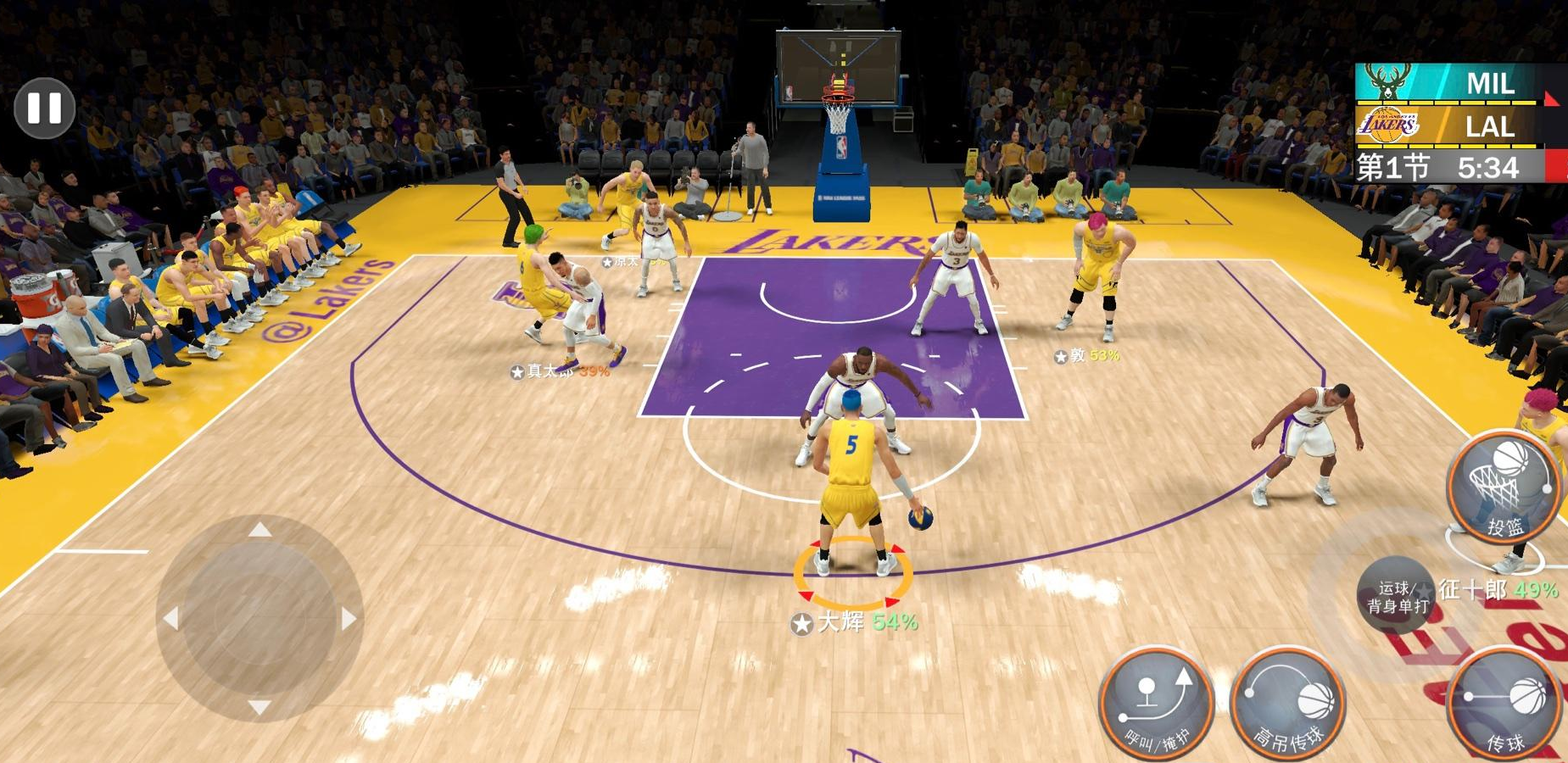The height and width of the screenshot is (763, 1568).
Task: Tap the virtual joystick's right arrow
Action: click(x=349, y=619)
